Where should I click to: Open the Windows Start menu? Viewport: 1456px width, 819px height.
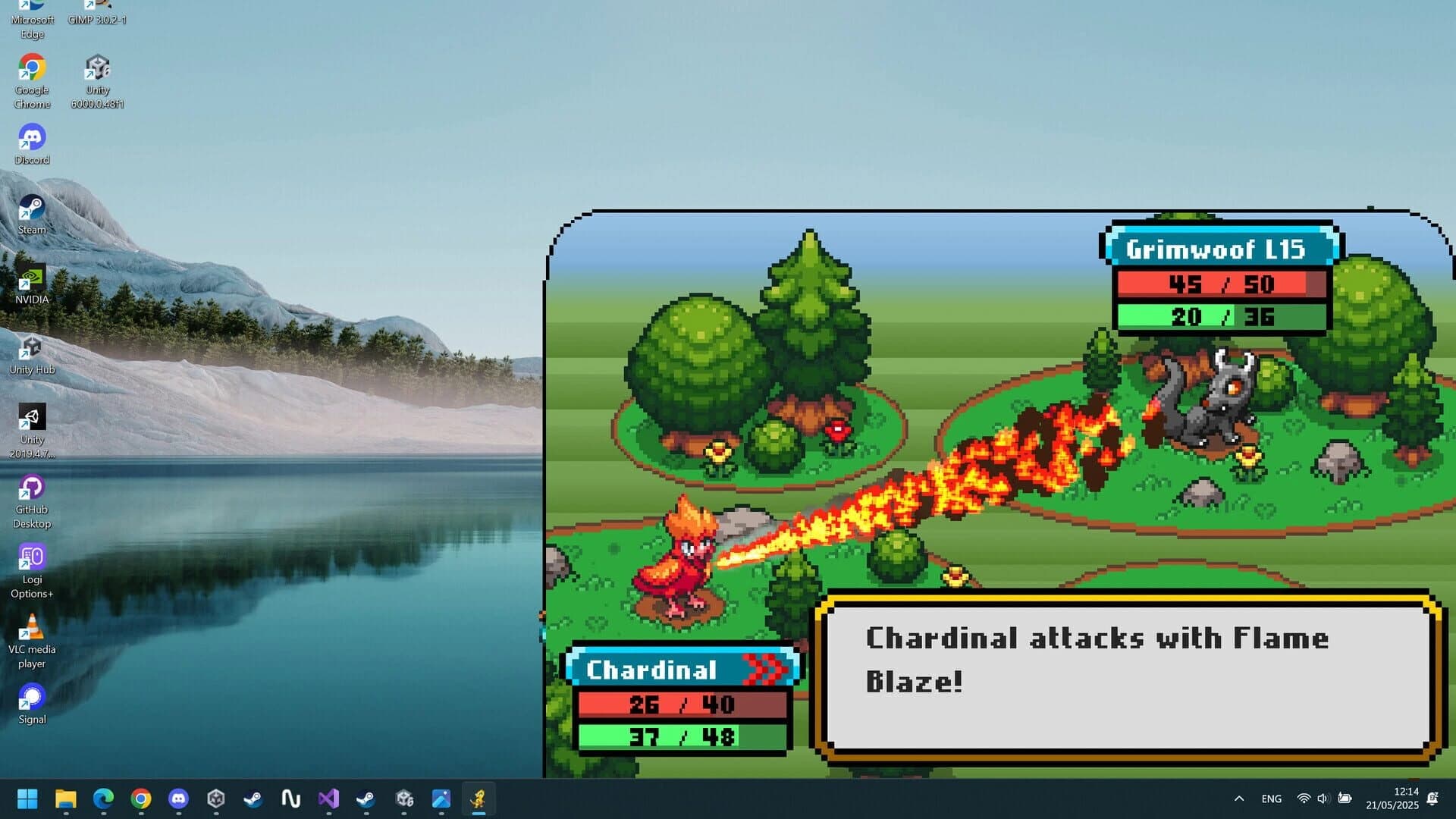point(28,799)
